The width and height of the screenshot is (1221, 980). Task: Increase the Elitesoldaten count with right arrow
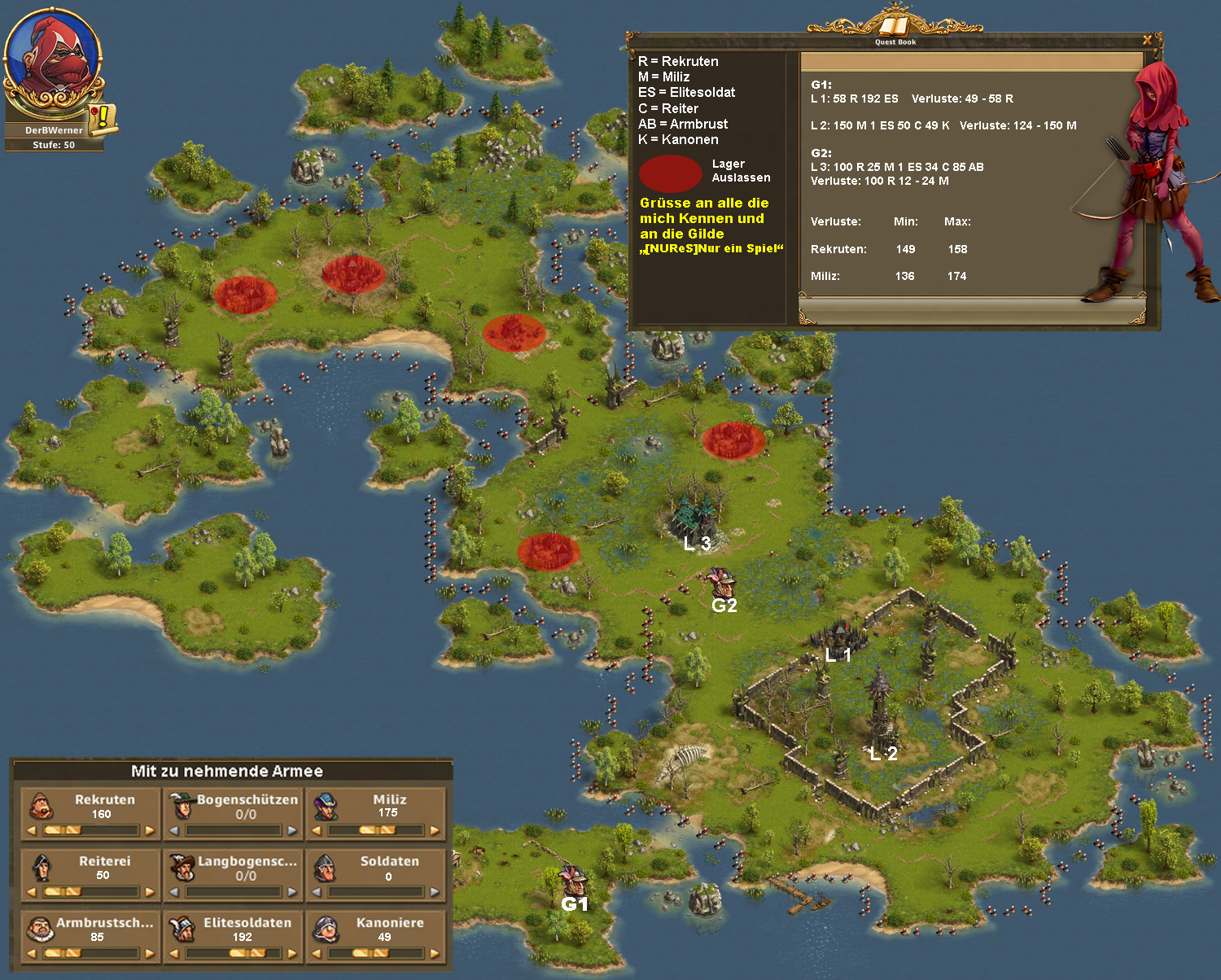(292, 953)
